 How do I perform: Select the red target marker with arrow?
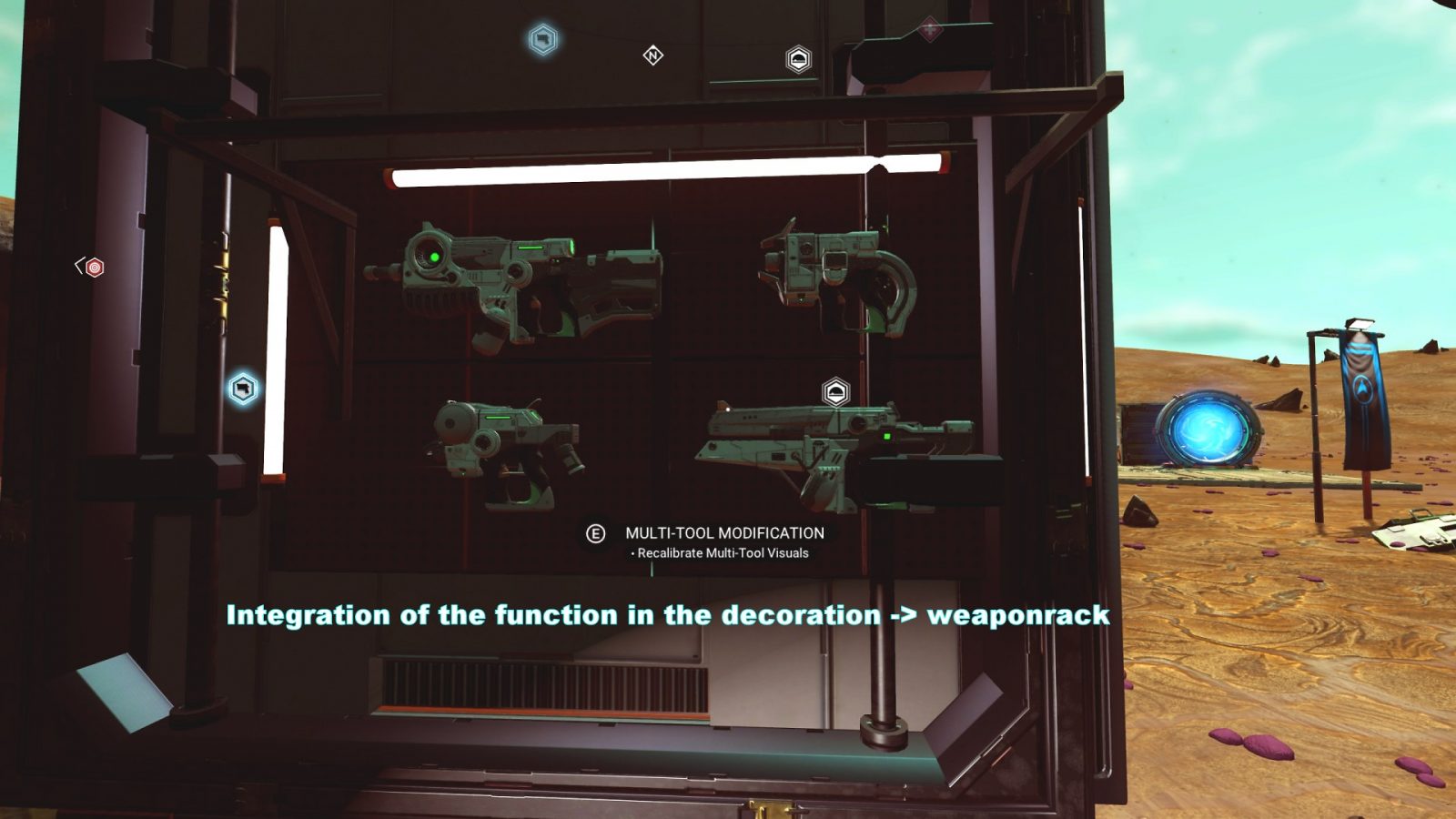click(x=94, y=268)
